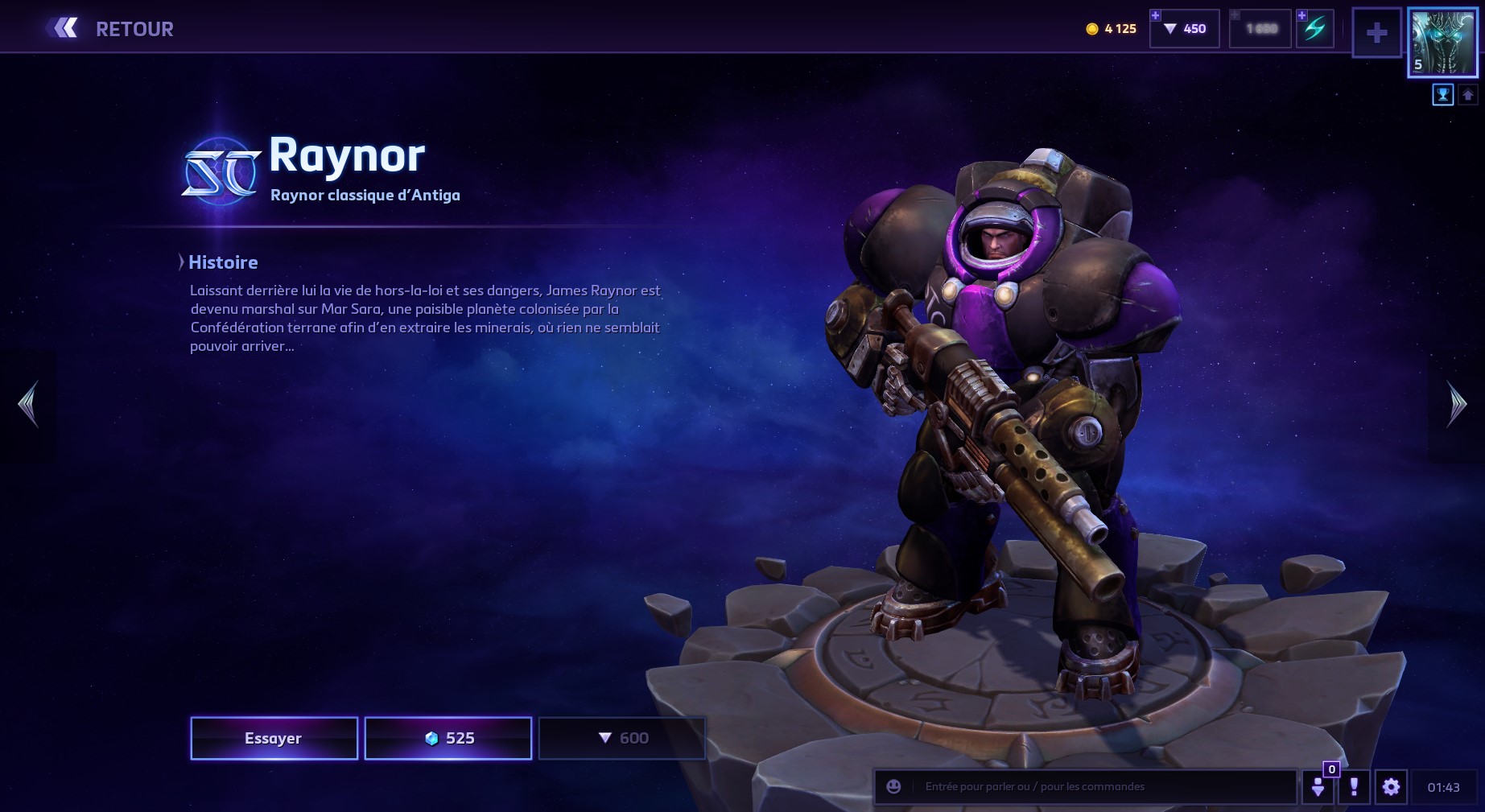Screen dimensions: 1485x812
Task: Click the trophy icon under the portrait
Action: click(x=1442, y=96)
